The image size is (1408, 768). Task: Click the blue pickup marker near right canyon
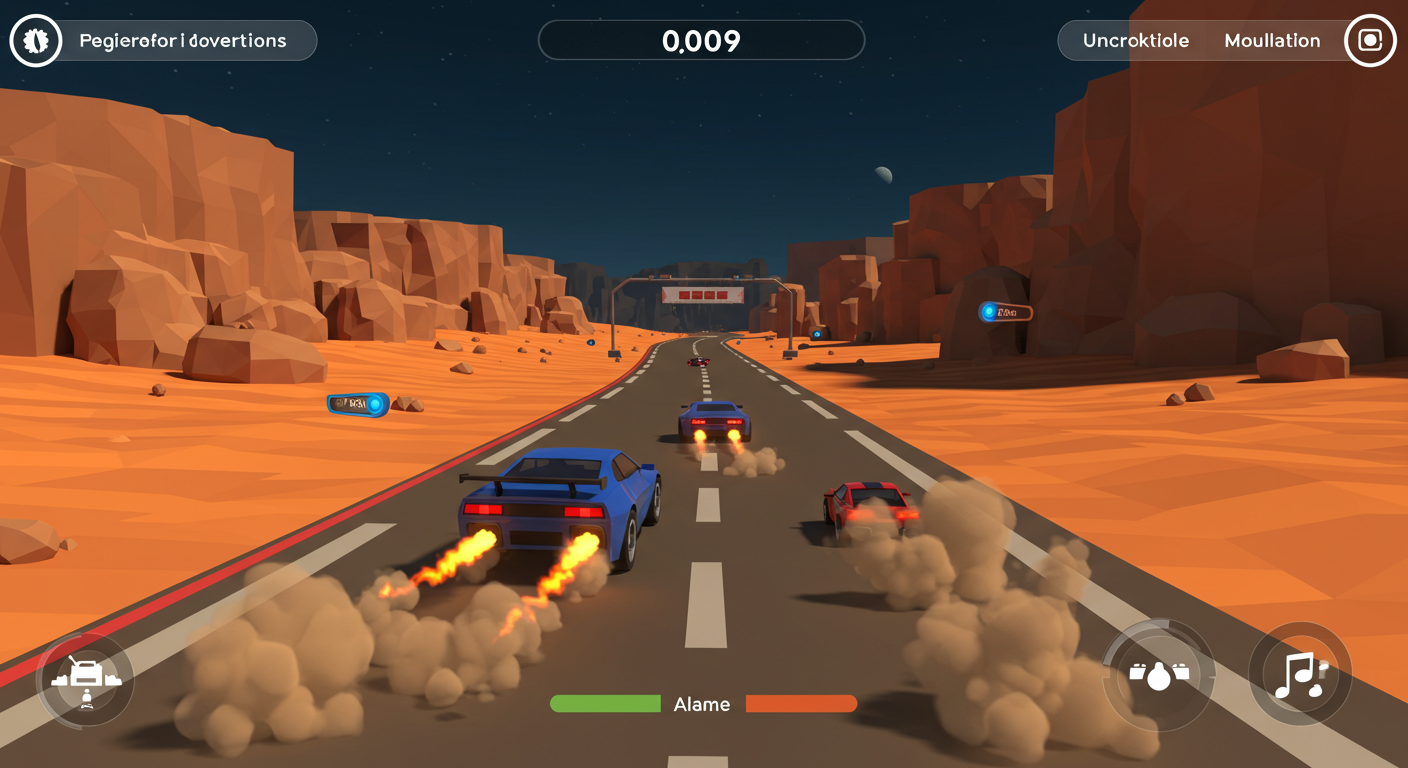click(x=1004, y=311)
